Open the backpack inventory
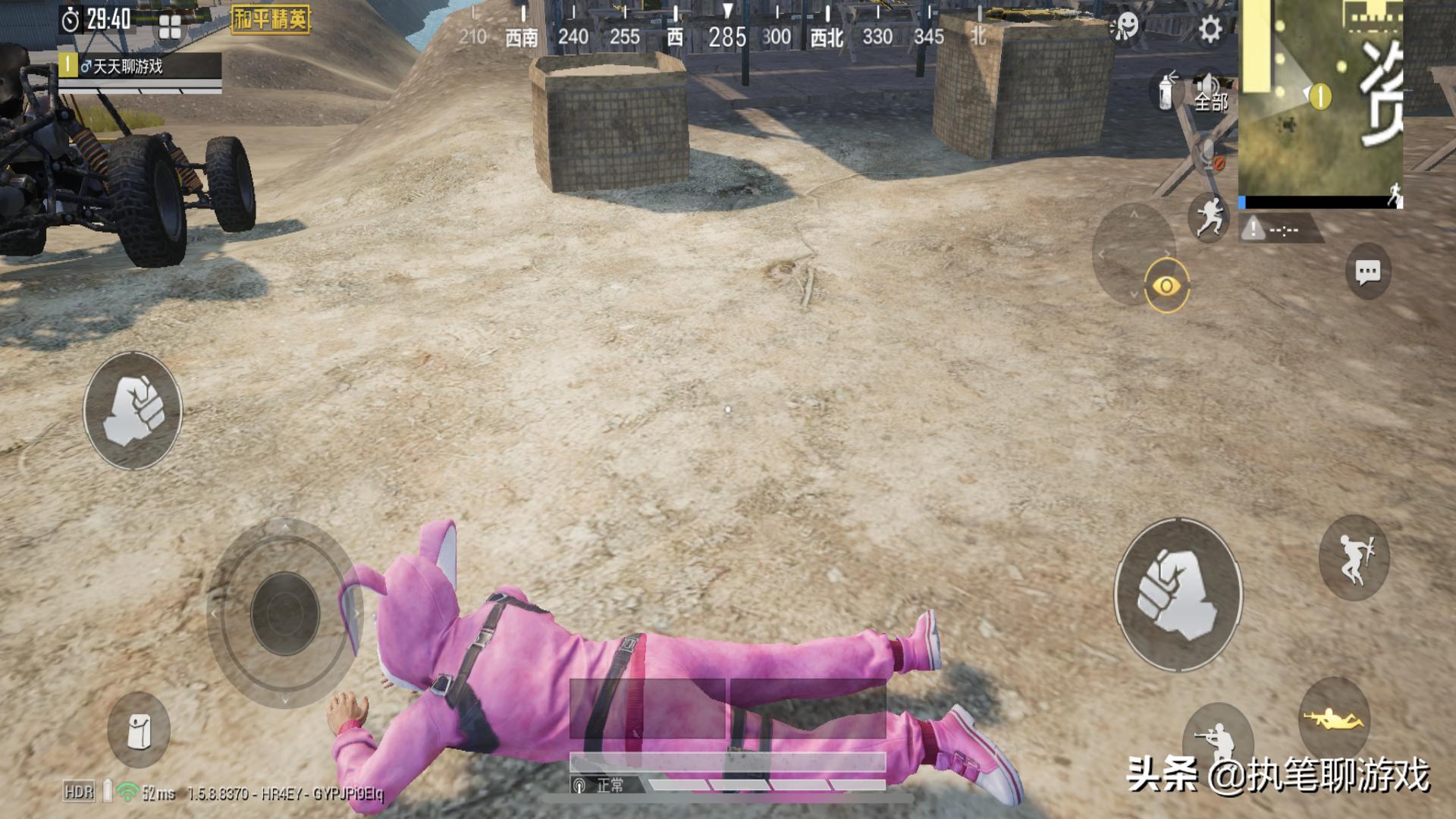Viewport: 1456px width, 819px height. [x=139, y=730]
